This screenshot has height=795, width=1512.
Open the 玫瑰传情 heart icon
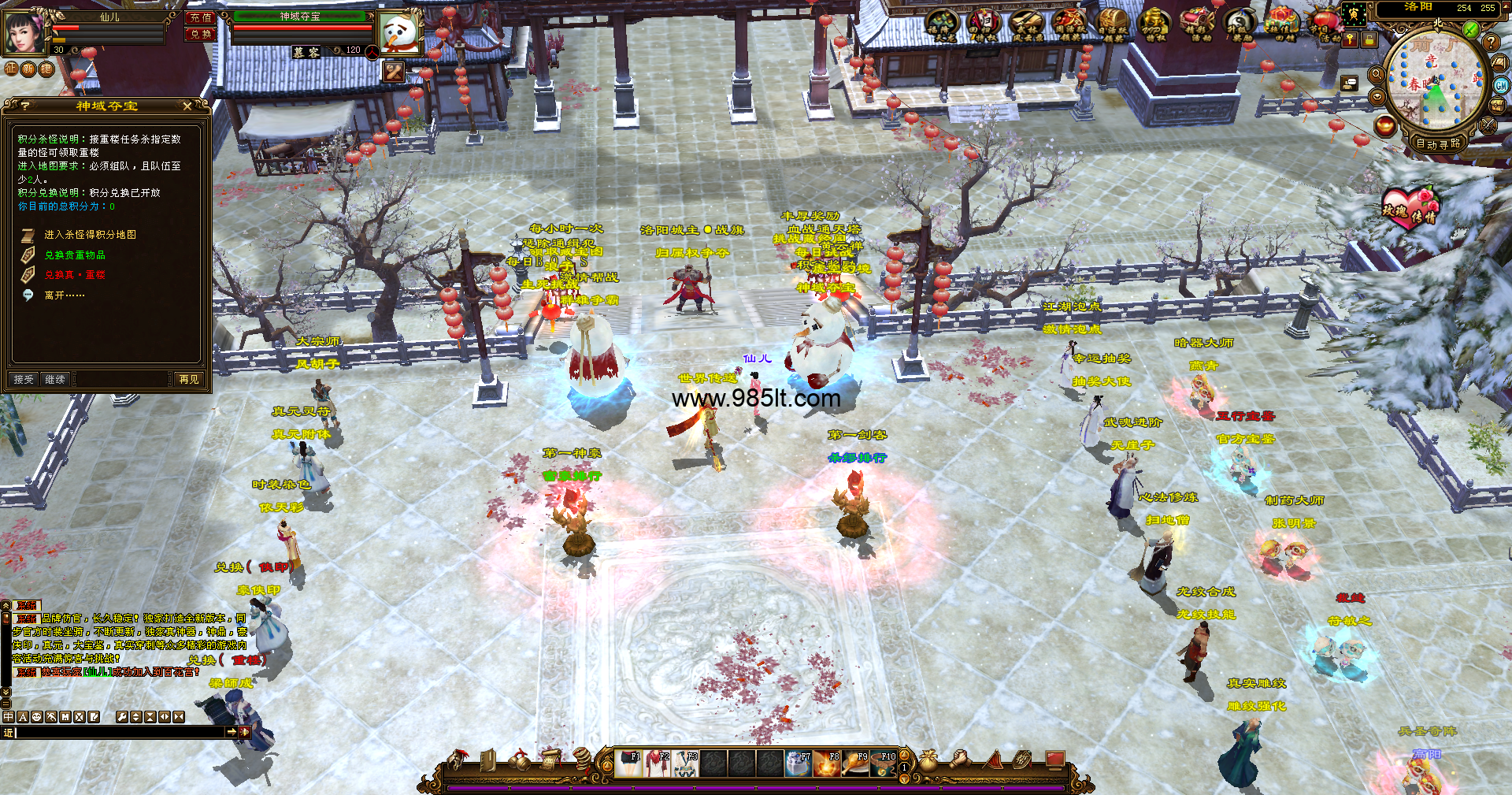coord(1410,208)
